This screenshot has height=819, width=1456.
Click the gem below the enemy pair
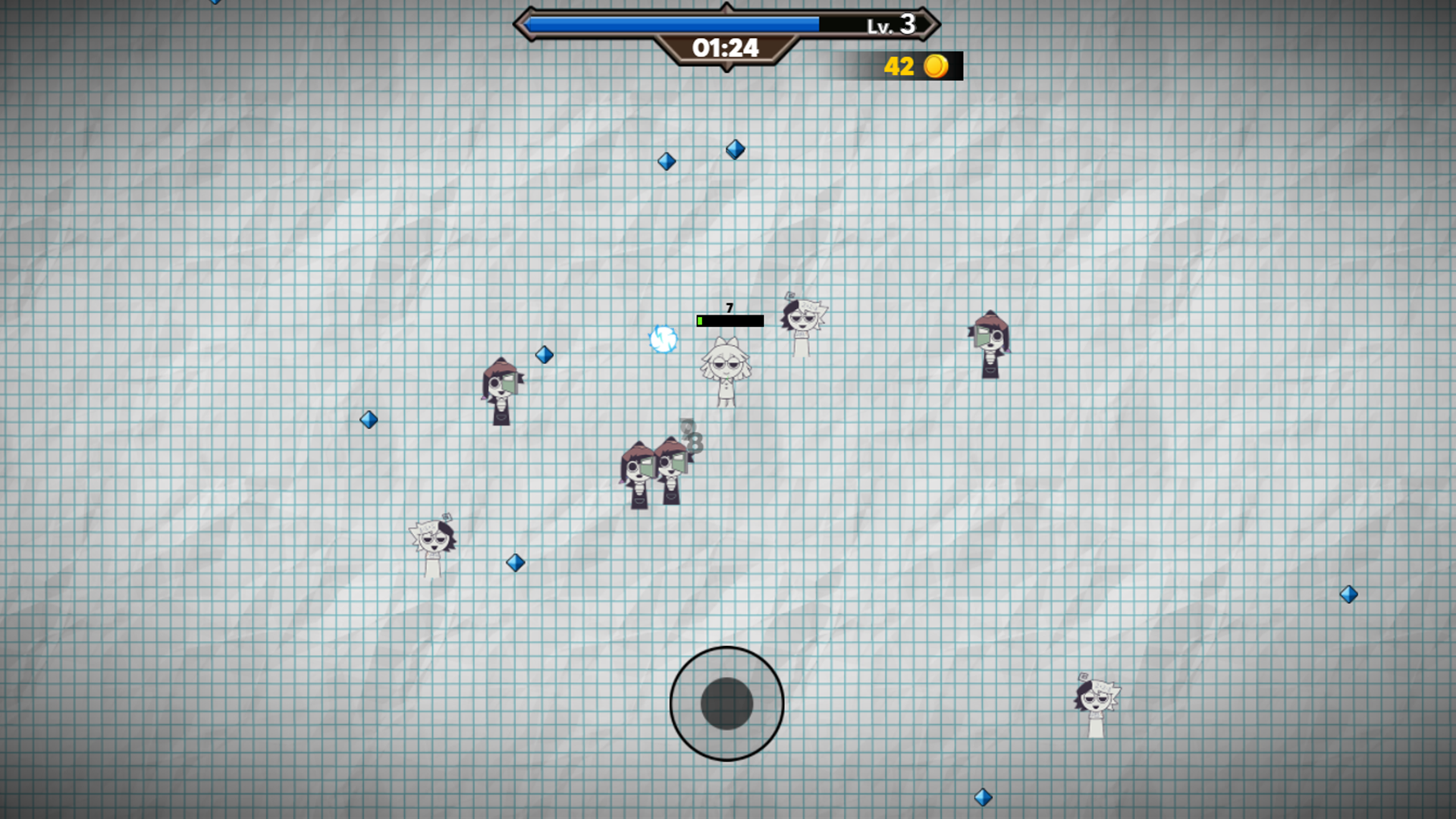coord(516,561)
